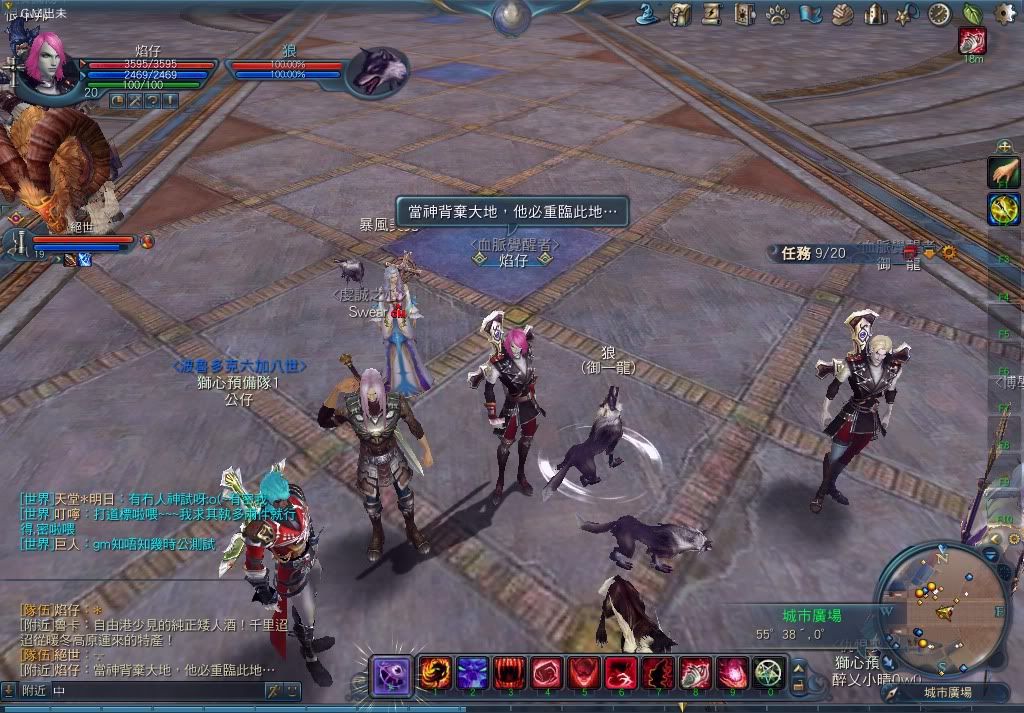Activate the fire swirl skill in slot 1

pos(433,673)
